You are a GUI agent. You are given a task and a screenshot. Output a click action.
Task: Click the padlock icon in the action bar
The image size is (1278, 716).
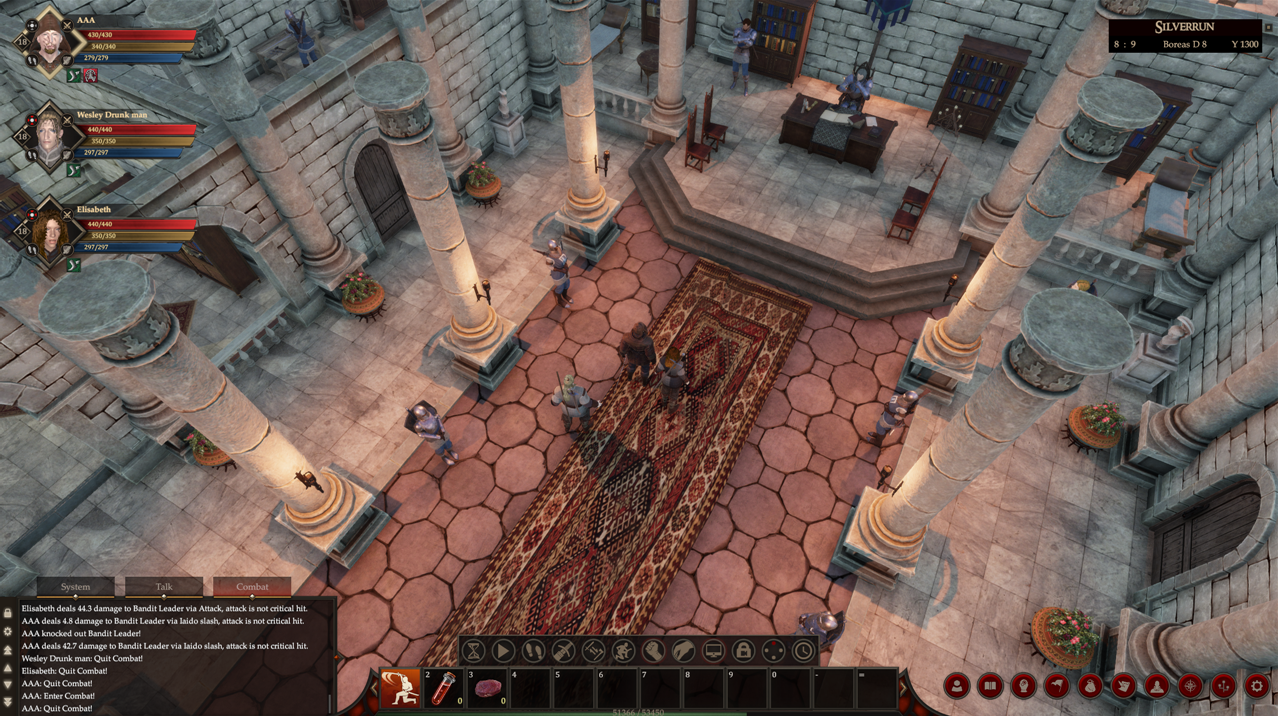[x=743, y=652]
